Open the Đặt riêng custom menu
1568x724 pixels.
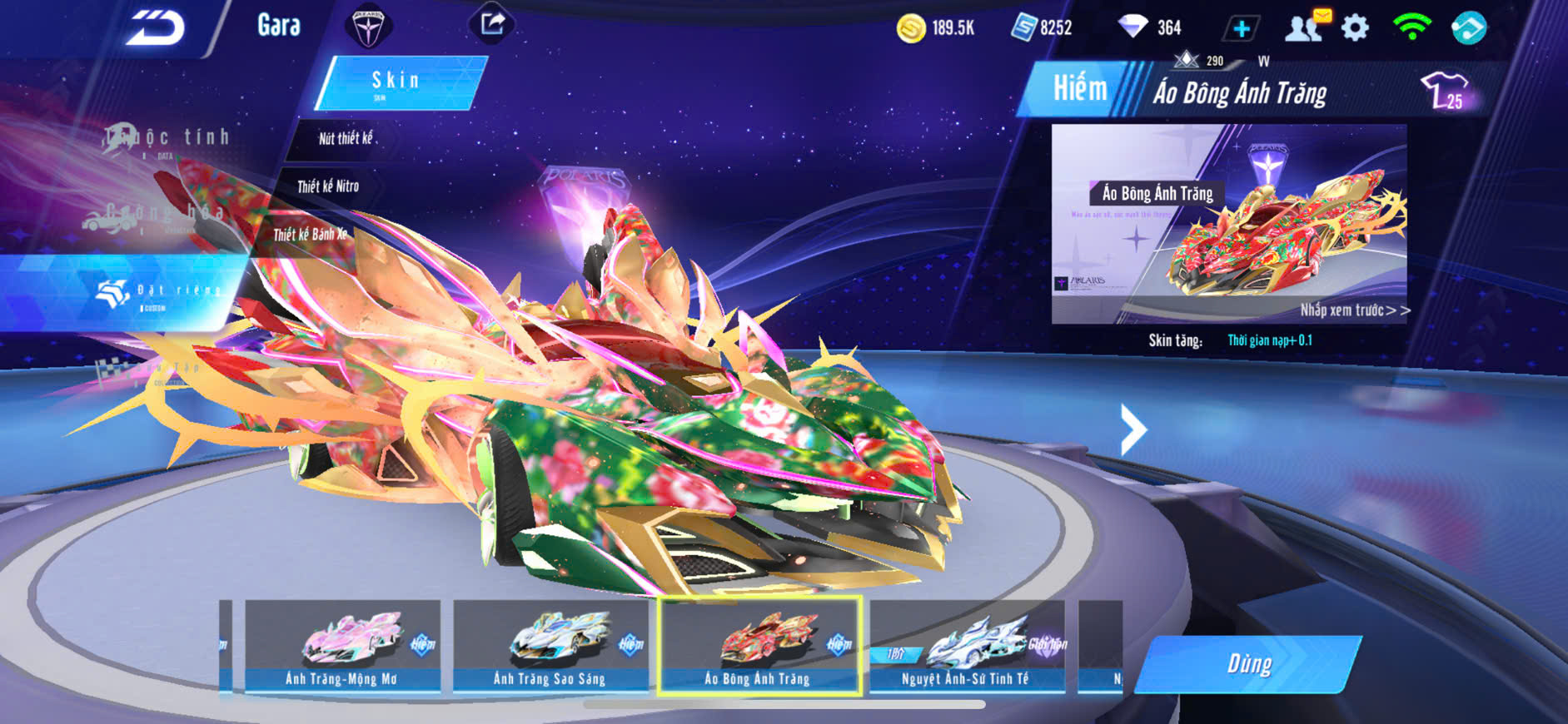click(158, 293)
